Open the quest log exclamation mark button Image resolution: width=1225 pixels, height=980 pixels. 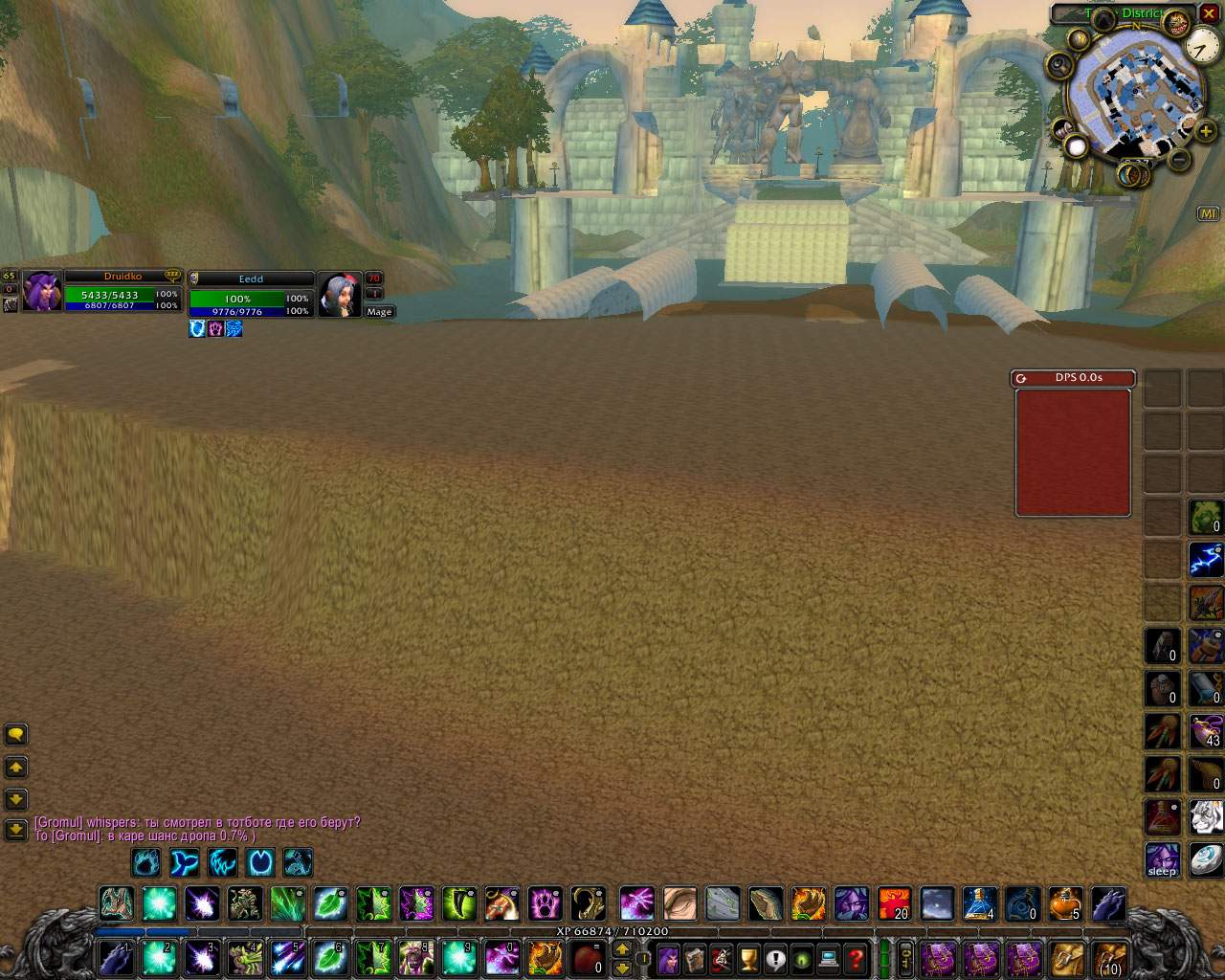775,957
